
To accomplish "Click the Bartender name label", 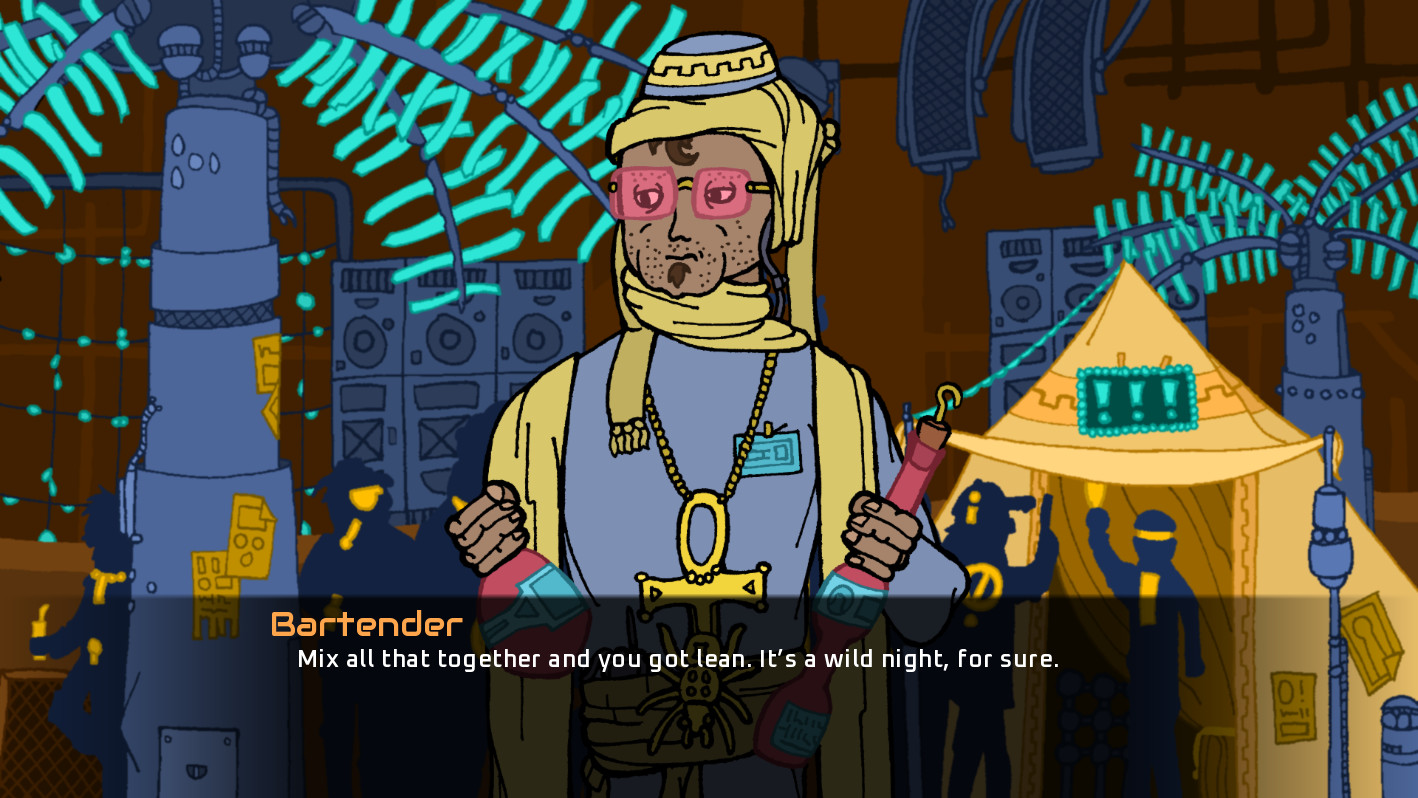I will pos(364,624).
